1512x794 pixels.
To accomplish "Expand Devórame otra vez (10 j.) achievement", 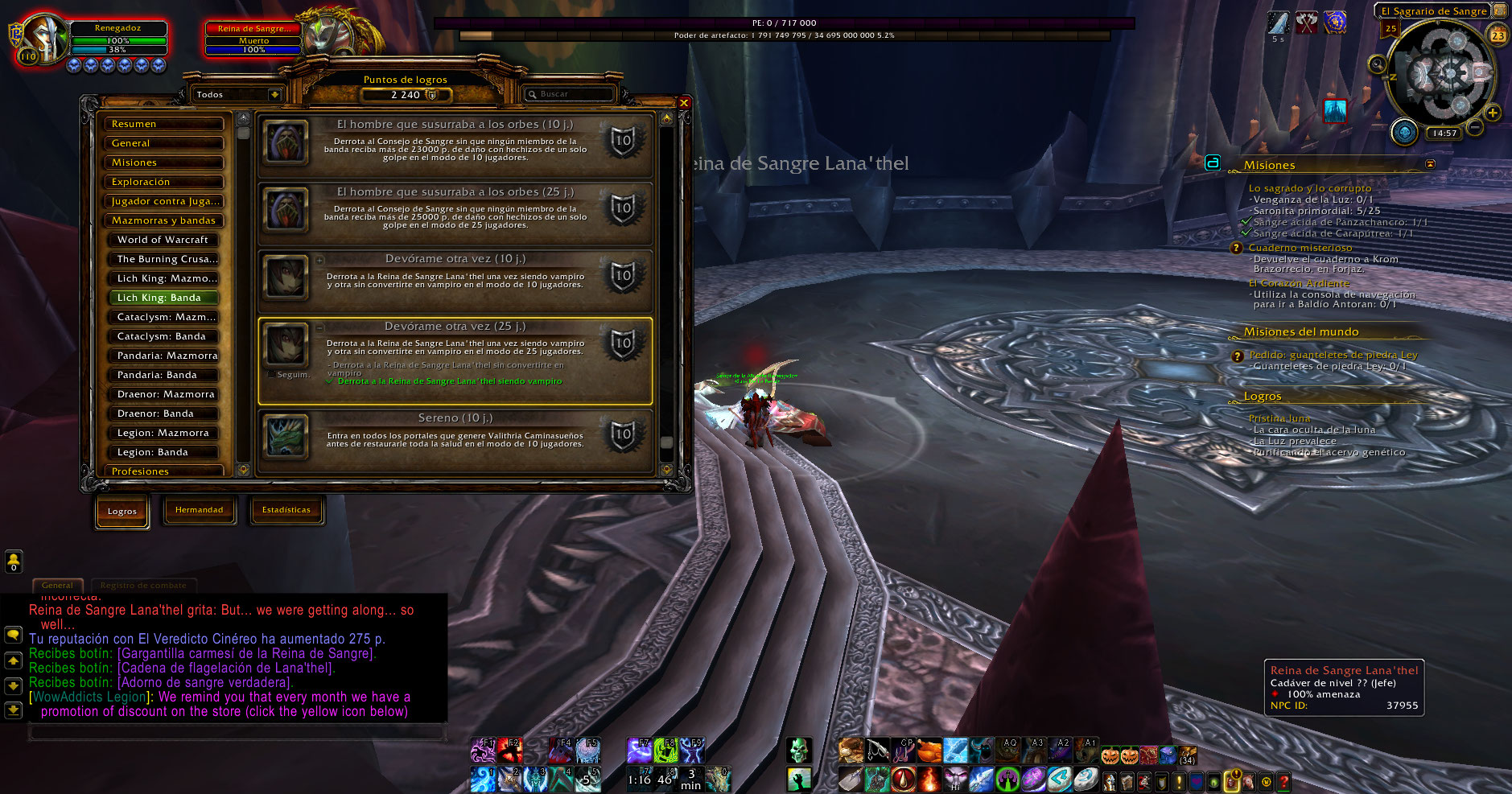I will 319,260.
